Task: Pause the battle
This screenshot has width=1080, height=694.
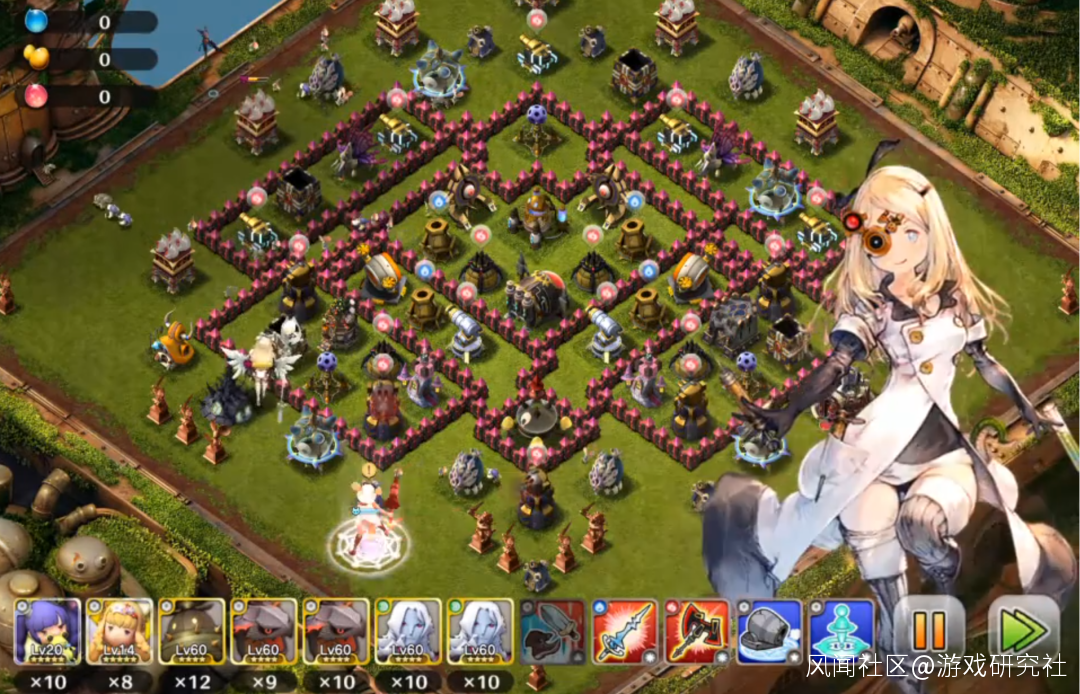Action: tap(929, 630)
